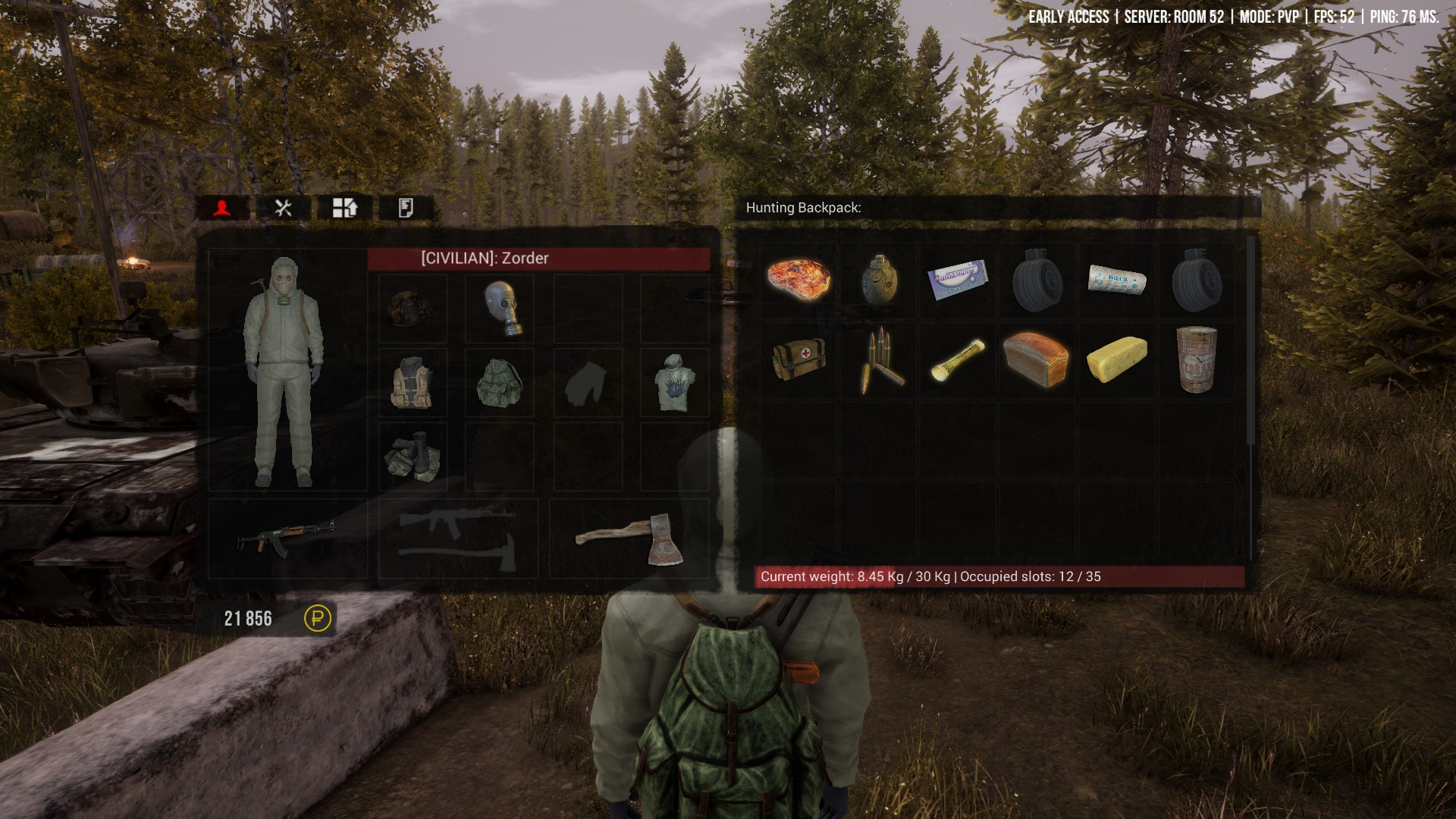The height and width of the screenshot is (819, 1456).
Task: Select the cooked meat in backpack
Action: (799, 280)
